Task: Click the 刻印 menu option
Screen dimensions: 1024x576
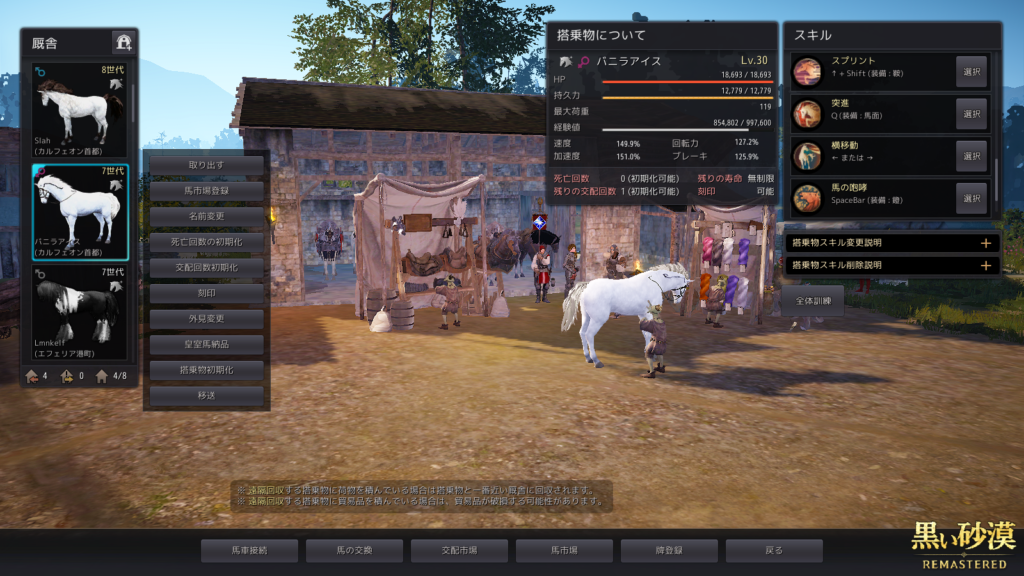Action: pos(206,294)
